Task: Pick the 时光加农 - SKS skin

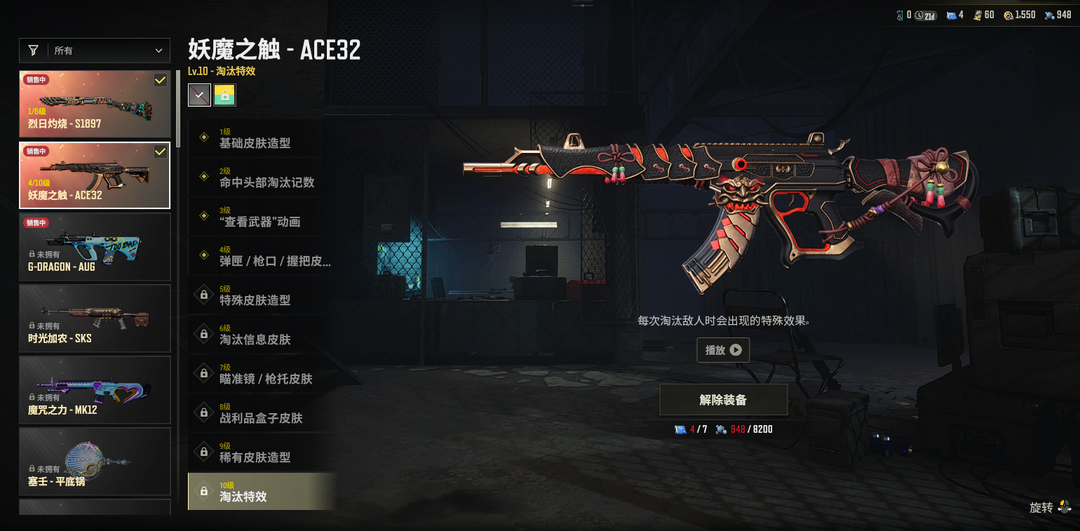Action: pyautogui.click(x=95, y=317)
